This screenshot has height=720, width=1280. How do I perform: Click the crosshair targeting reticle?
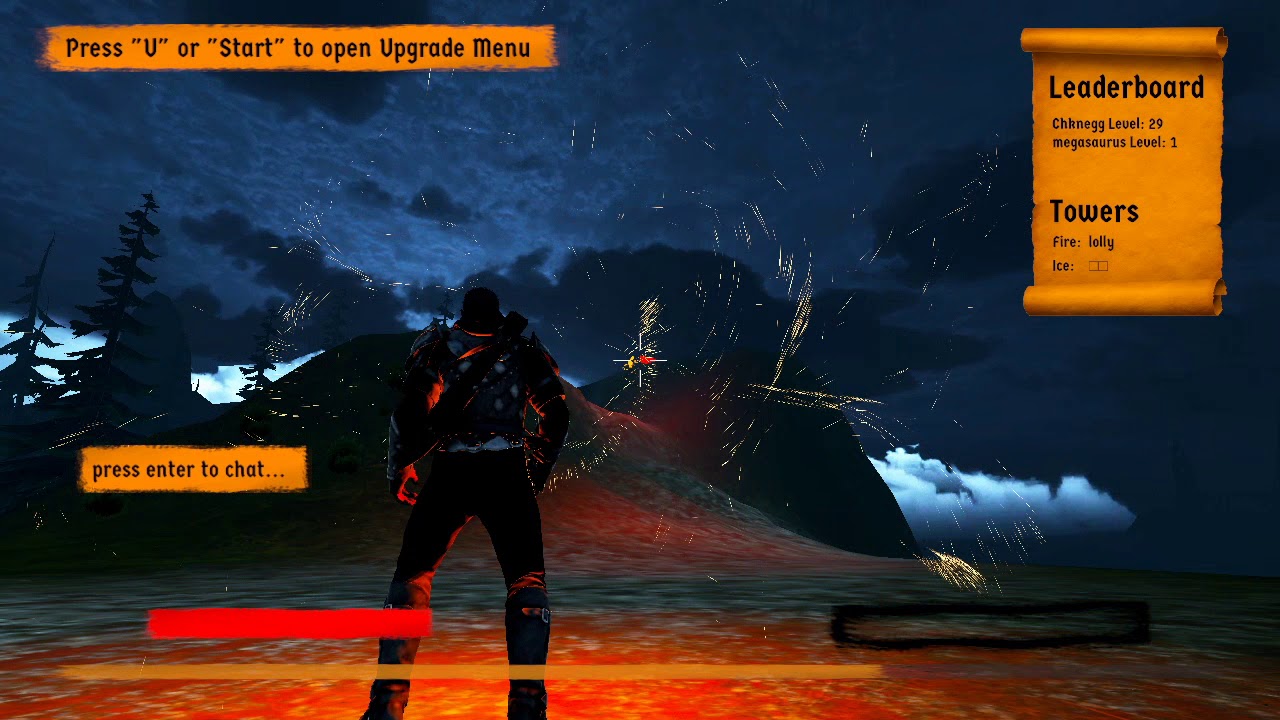638,362
